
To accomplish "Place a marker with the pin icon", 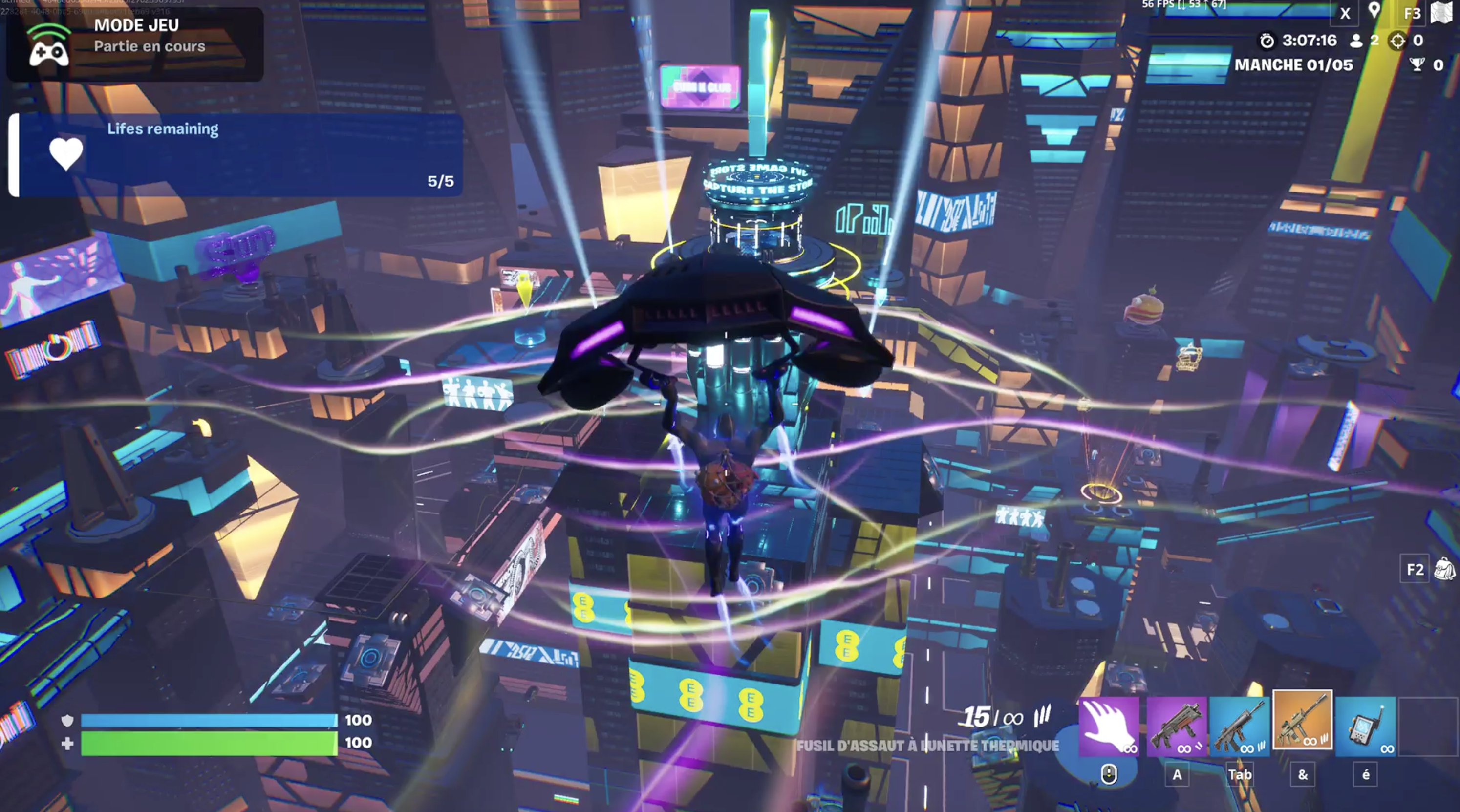I will coord(1374,11).
